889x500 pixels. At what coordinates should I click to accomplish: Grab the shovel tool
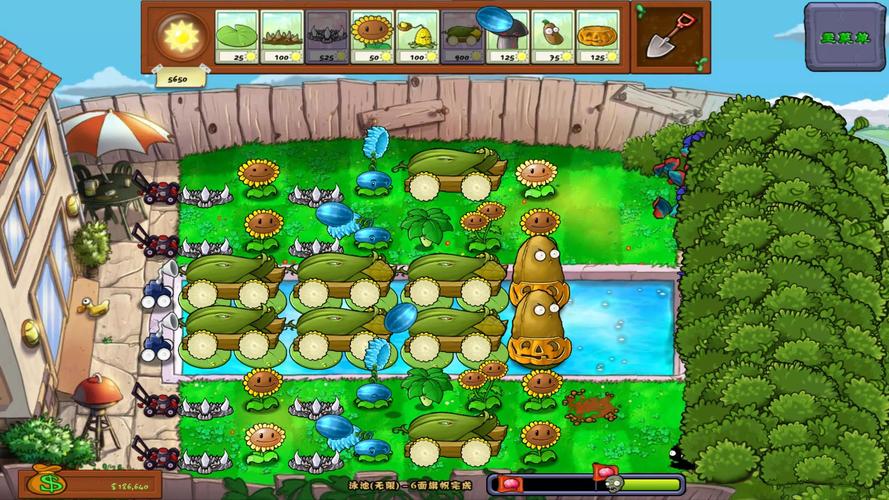point(667,37)
